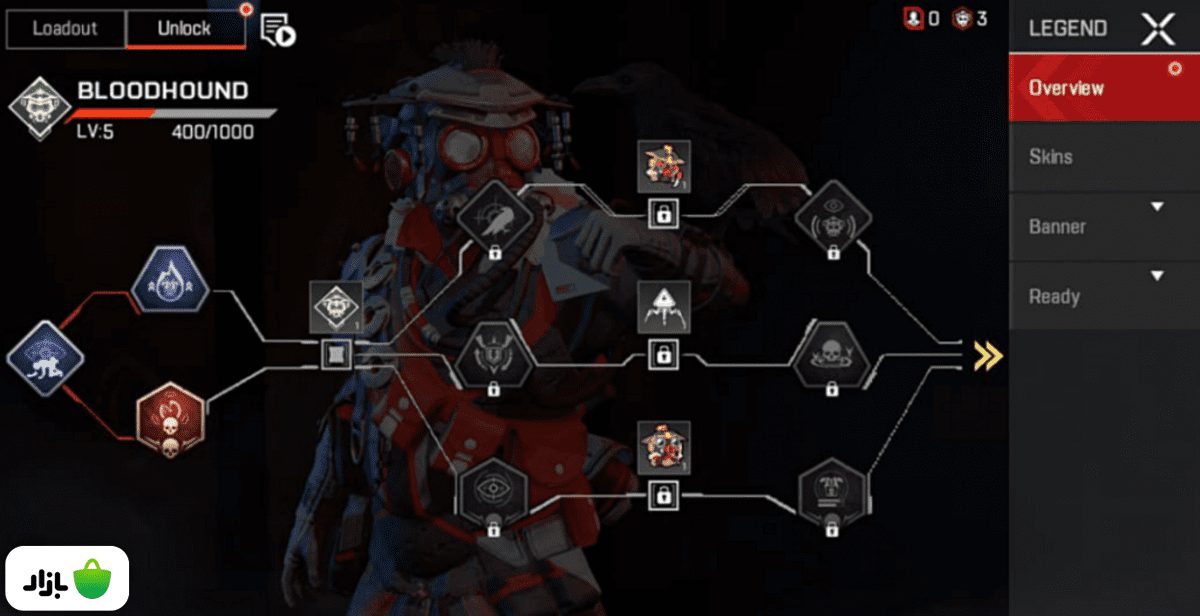Select the locked skull ultimate node

(831, 356)
